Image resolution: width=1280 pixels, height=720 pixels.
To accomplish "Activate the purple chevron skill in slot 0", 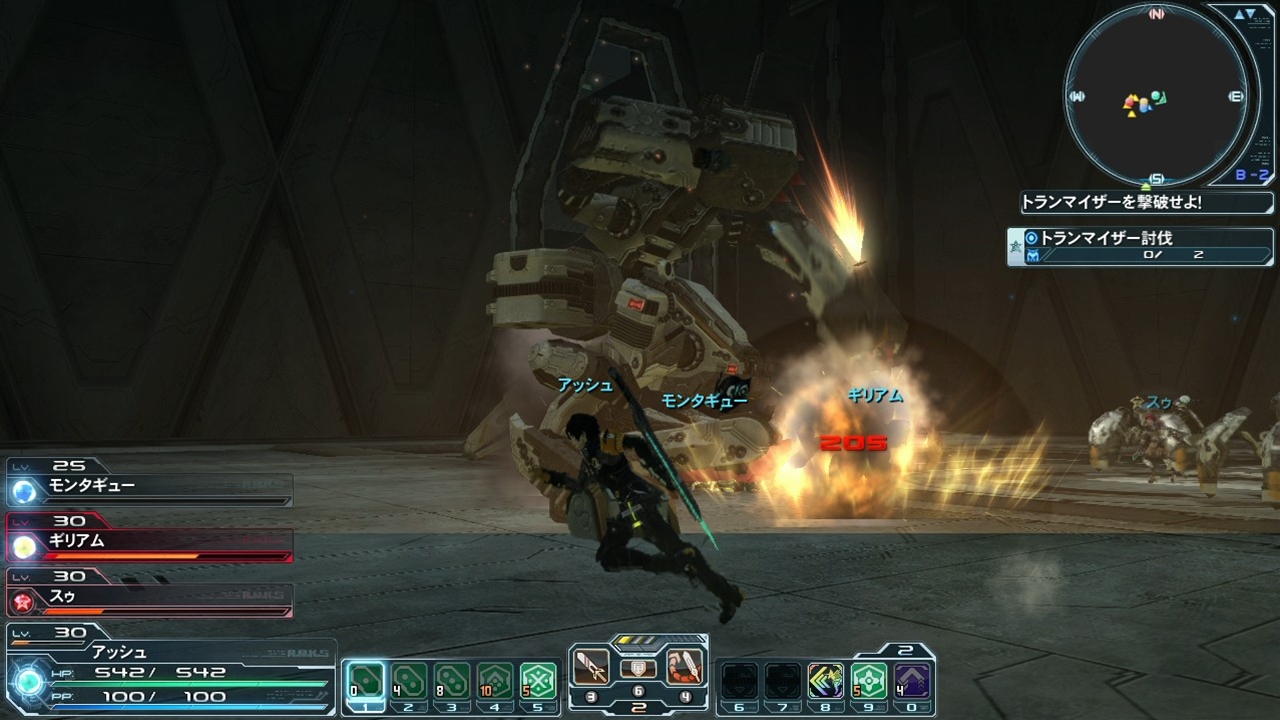I will click(x=912, y=681).
